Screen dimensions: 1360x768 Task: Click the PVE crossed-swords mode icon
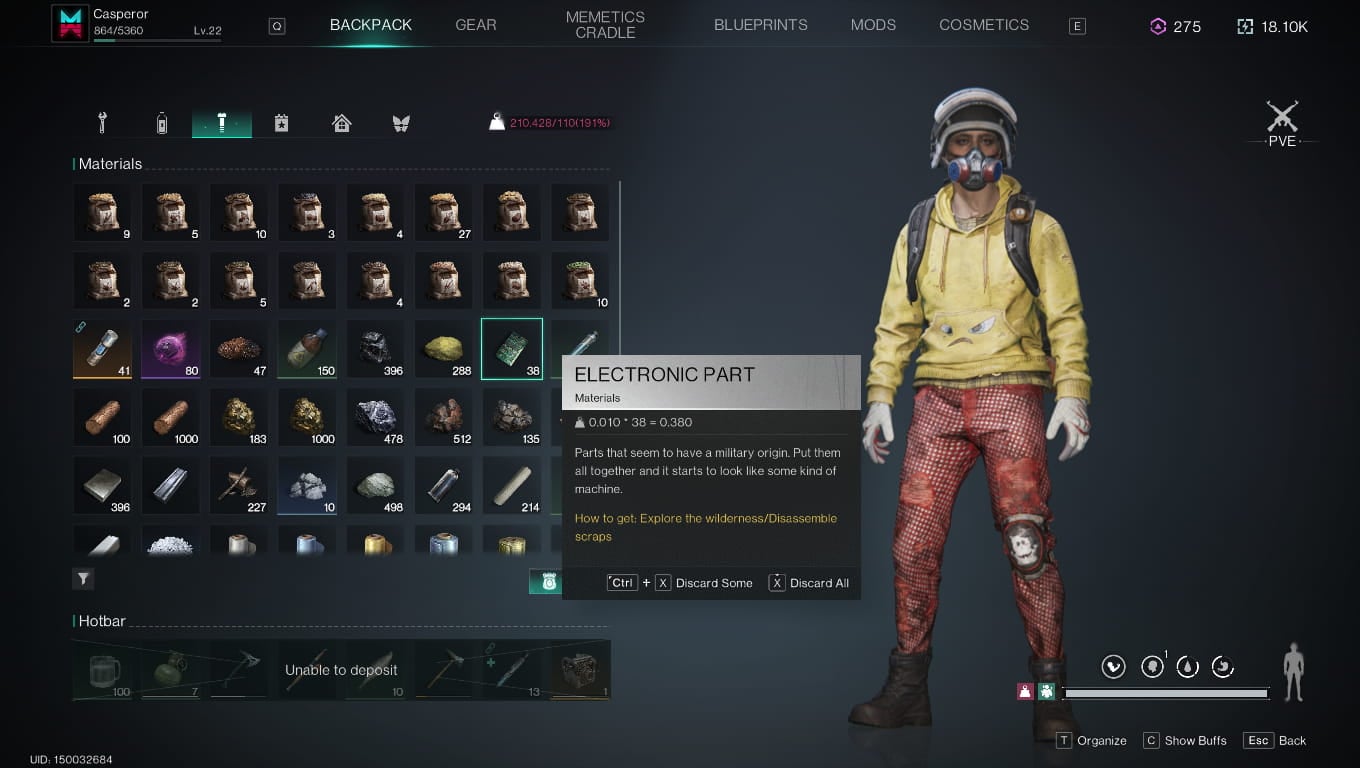[x=1282, y=123]
